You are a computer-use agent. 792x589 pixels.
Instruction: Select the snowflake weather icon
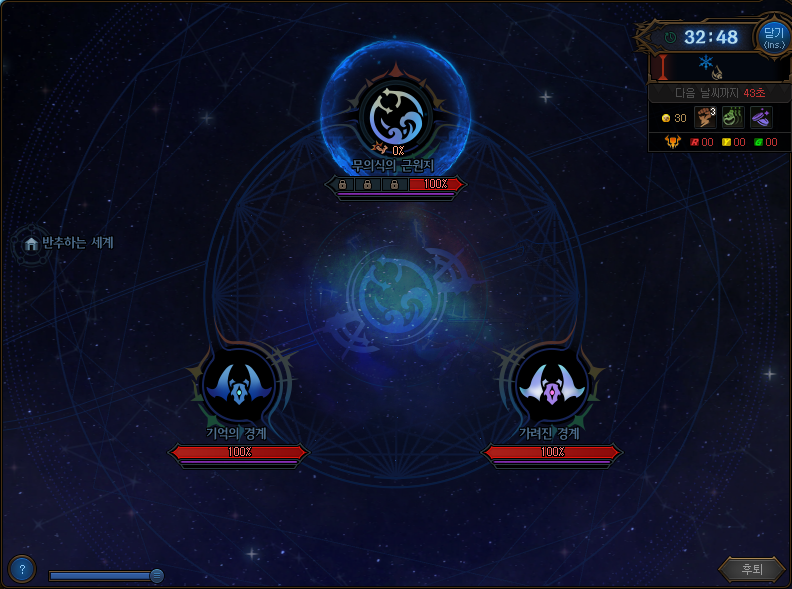pyautogui.click(x=705, y=62)
